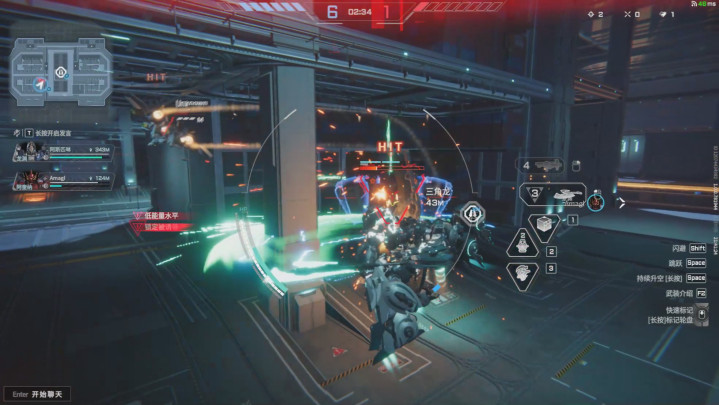Click the minimap in the corner
719x405 pixels.
pos(60,70)
